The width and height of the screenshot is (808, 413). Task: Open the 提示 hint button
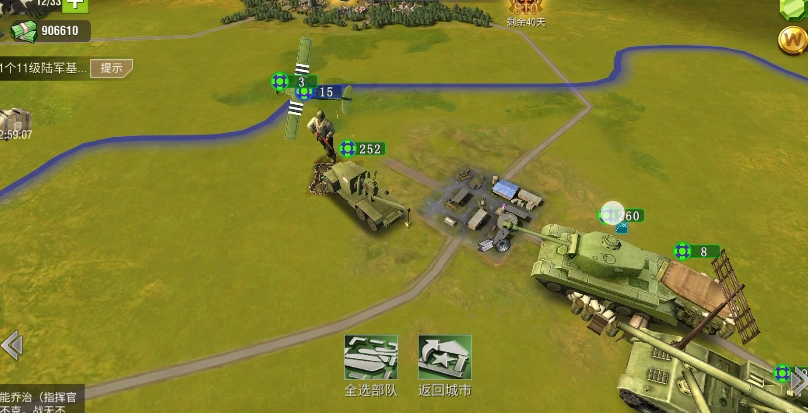[x=111, y=68]
